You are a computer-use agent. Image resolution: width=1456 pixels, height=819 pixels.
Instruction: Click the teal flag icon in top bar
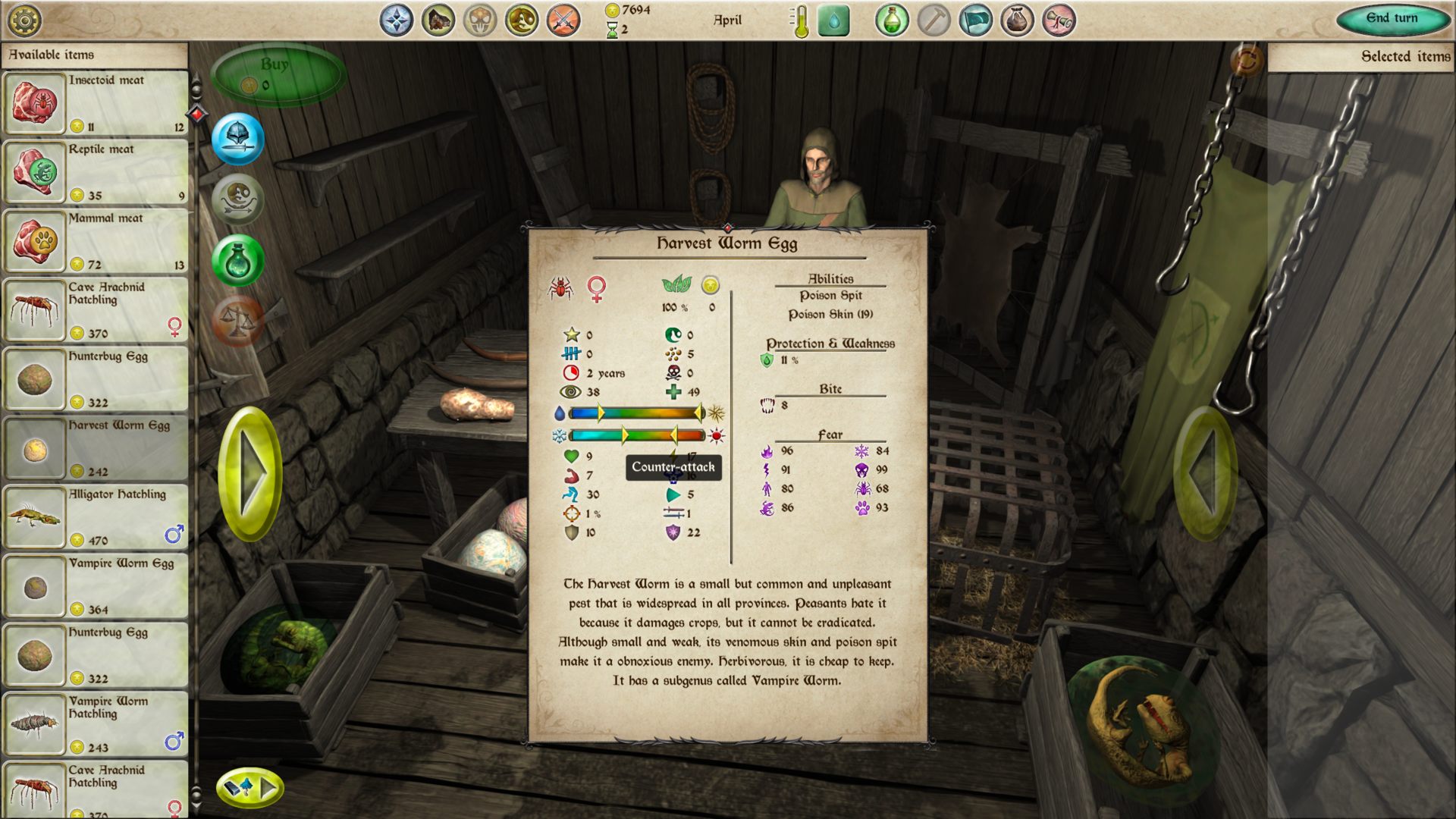975,20
